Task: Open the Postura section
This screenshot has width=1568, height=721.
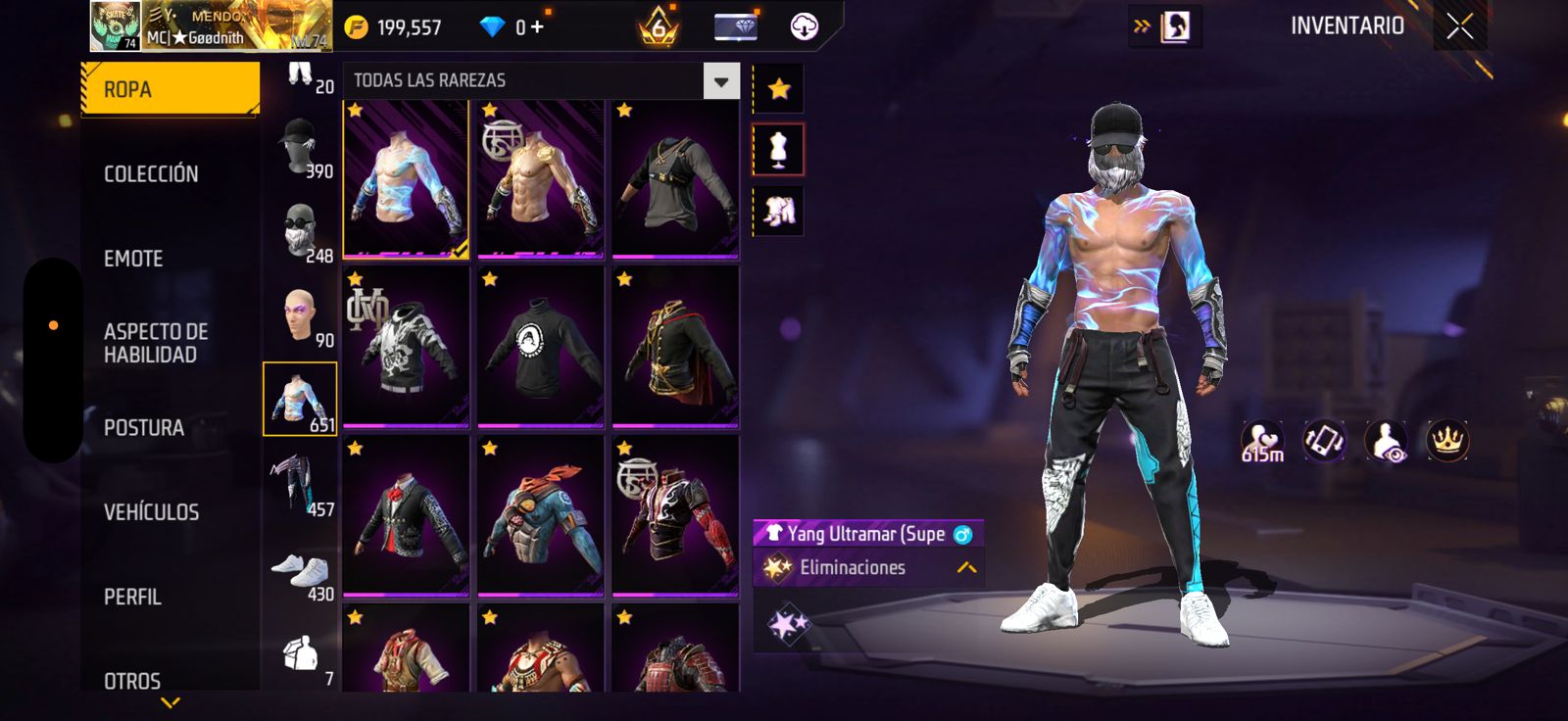Action: [144, 428]
